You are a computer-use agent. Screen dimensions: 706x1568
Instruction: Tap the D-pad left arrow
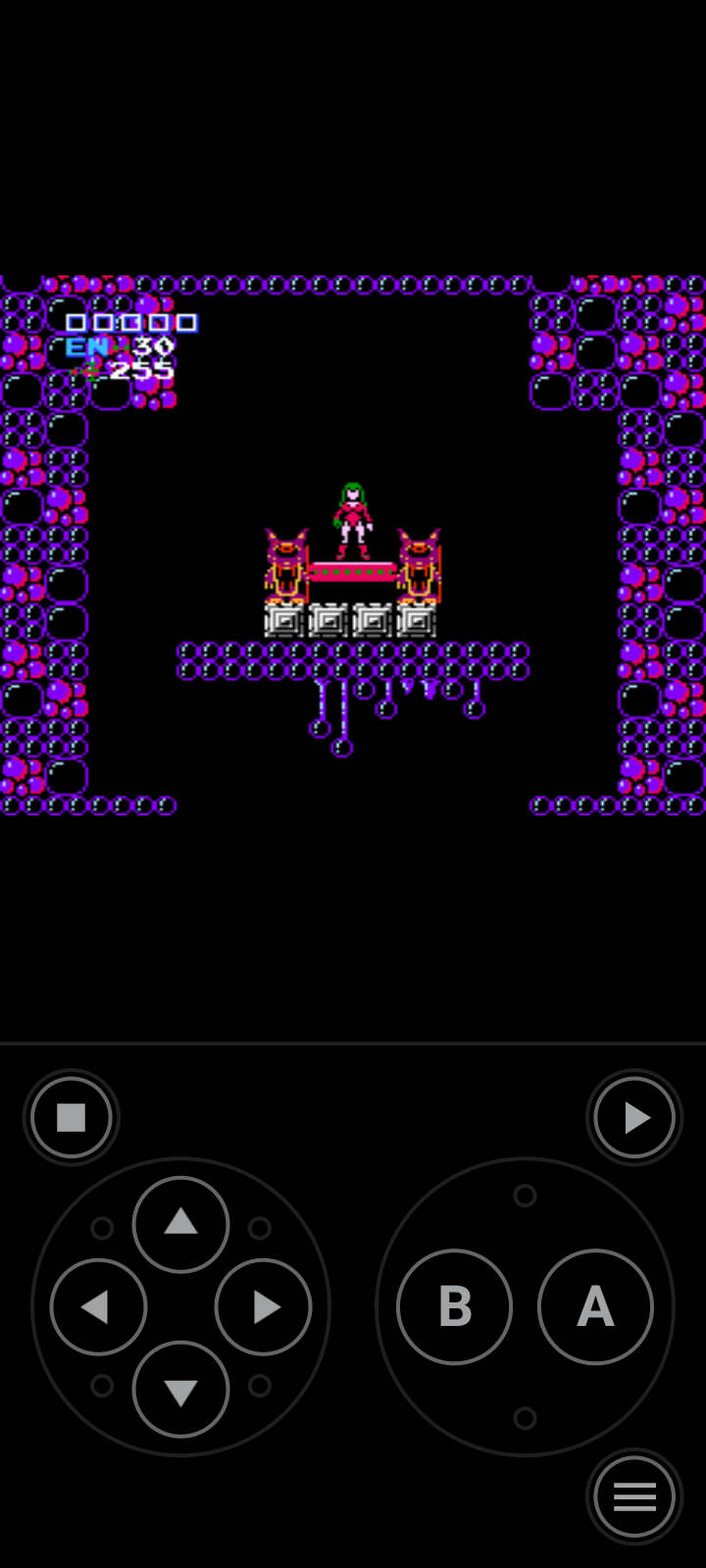[x=98, y=1306]
